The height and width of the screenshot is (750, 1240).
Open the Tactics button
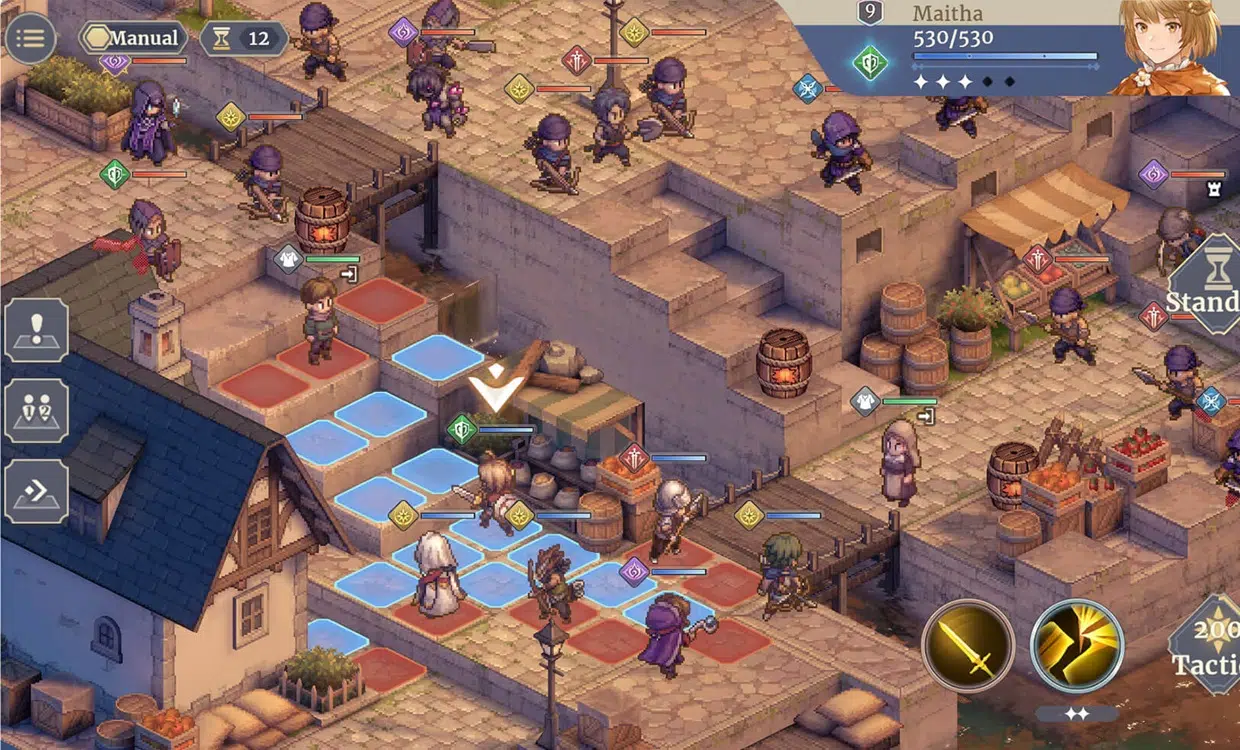click(1208, 645)
